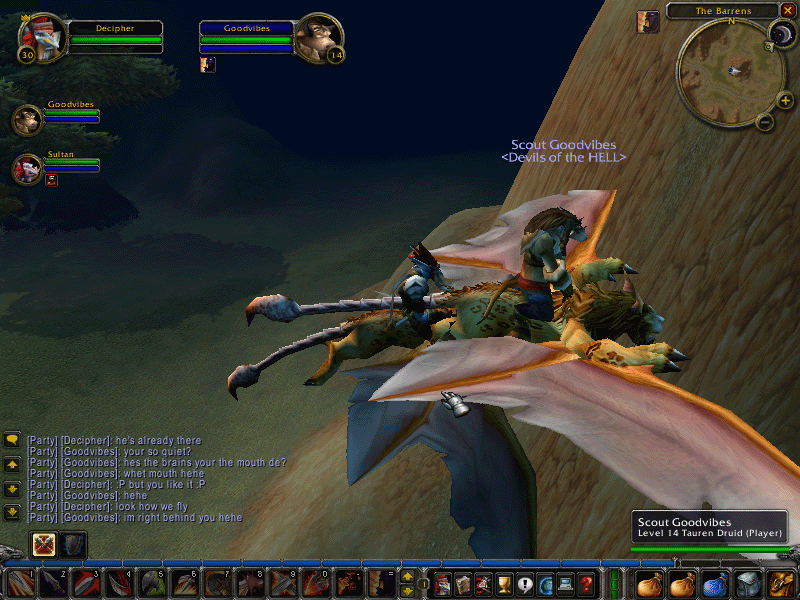800x600 pixels.
Task: Select party member Sultan's portrait
Action: [x=27, y=168]
